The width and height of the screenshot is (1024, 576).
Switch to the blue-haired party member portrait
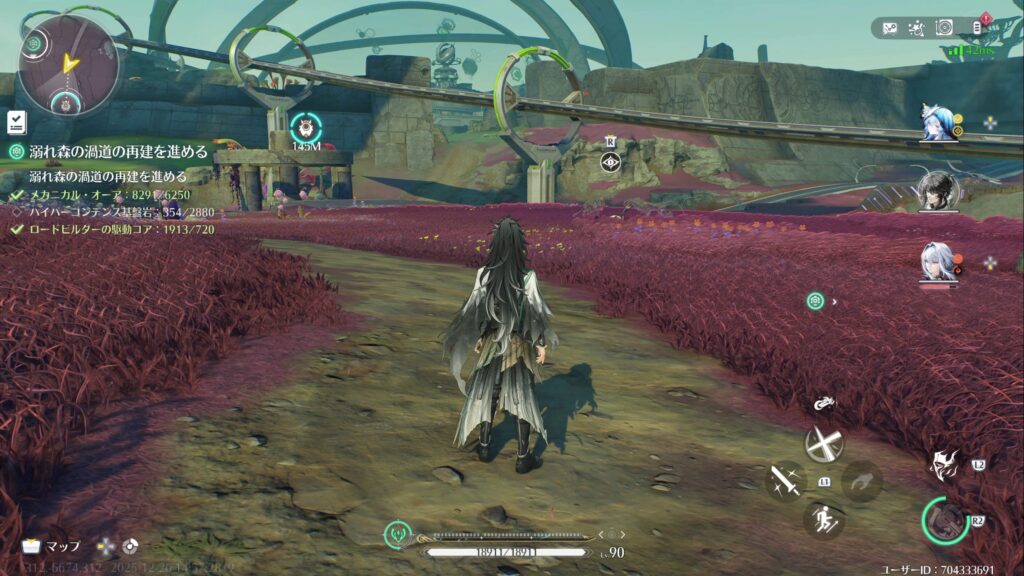(939, 122)
